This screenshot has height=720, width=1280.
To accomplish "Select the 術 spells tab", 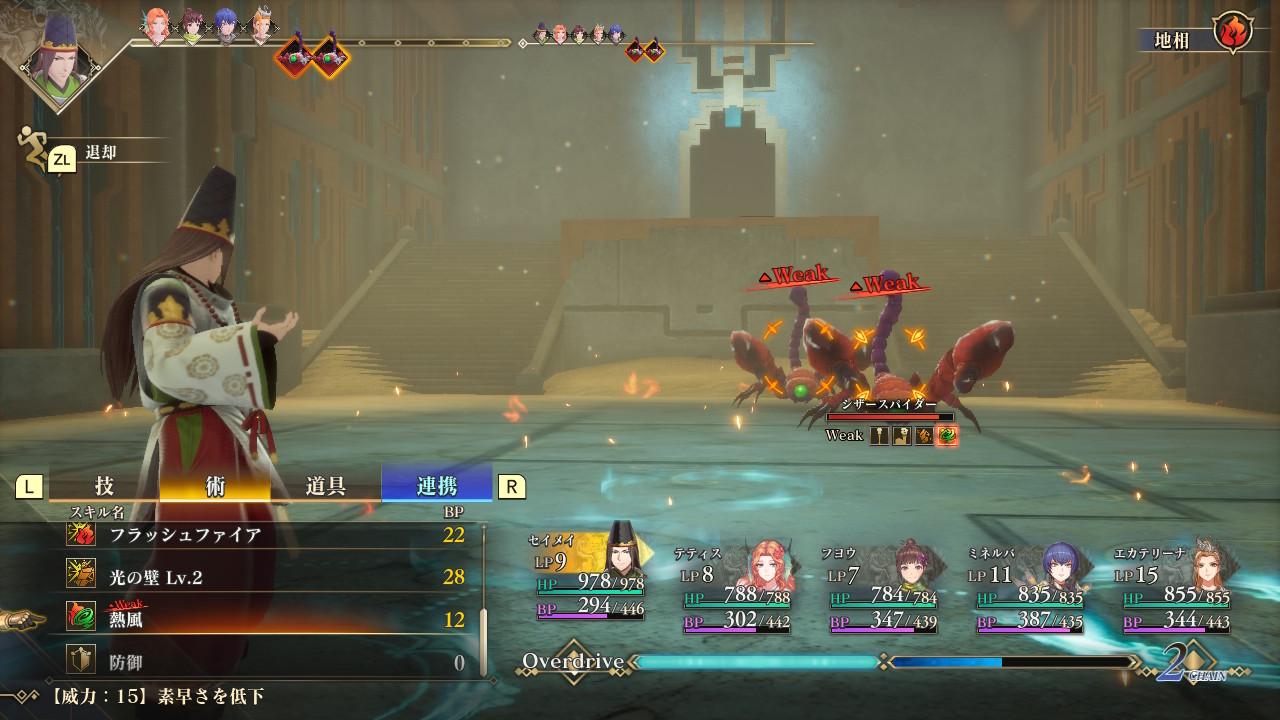I will coord(215,486).
